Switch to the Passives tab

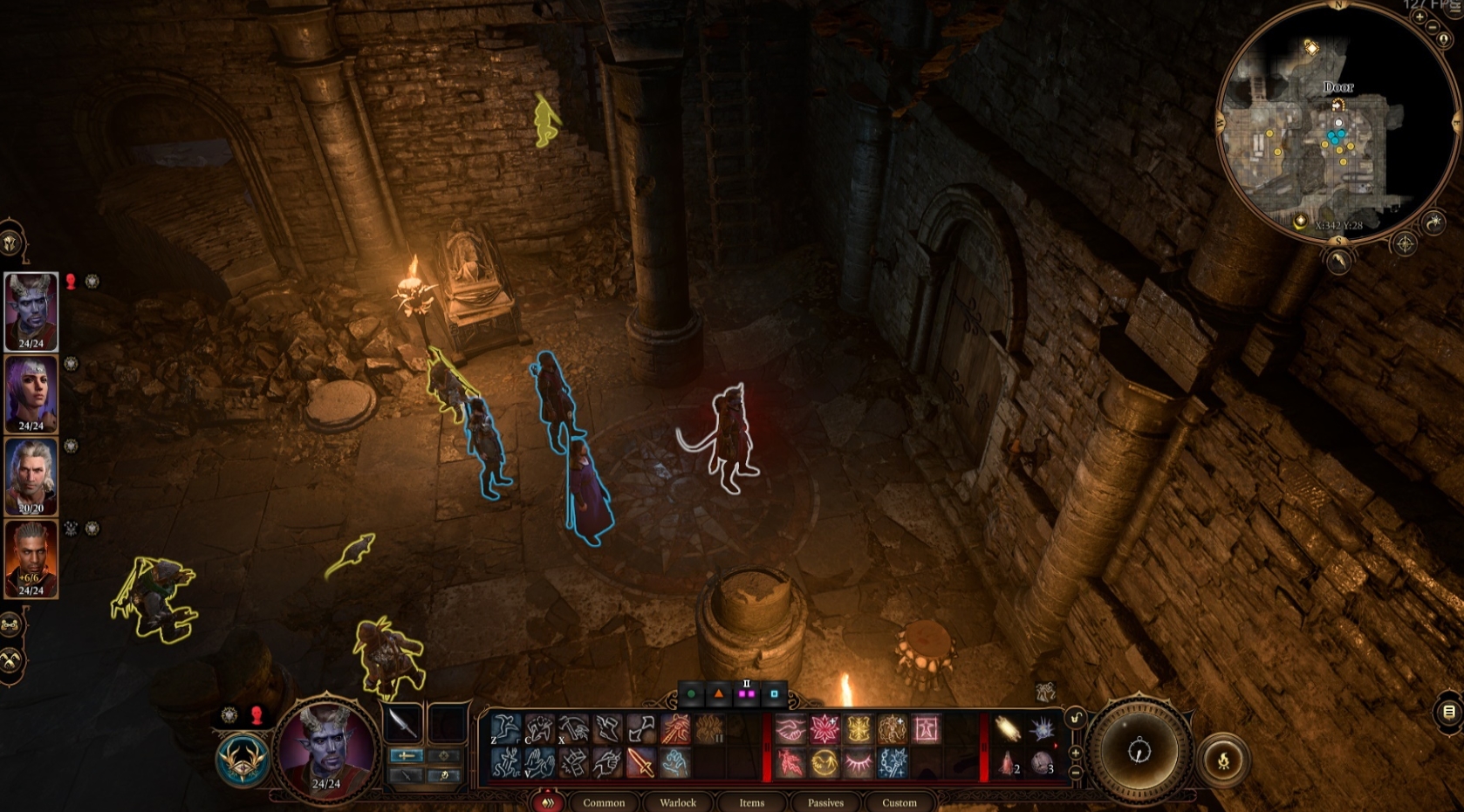(x=825, y=803)
